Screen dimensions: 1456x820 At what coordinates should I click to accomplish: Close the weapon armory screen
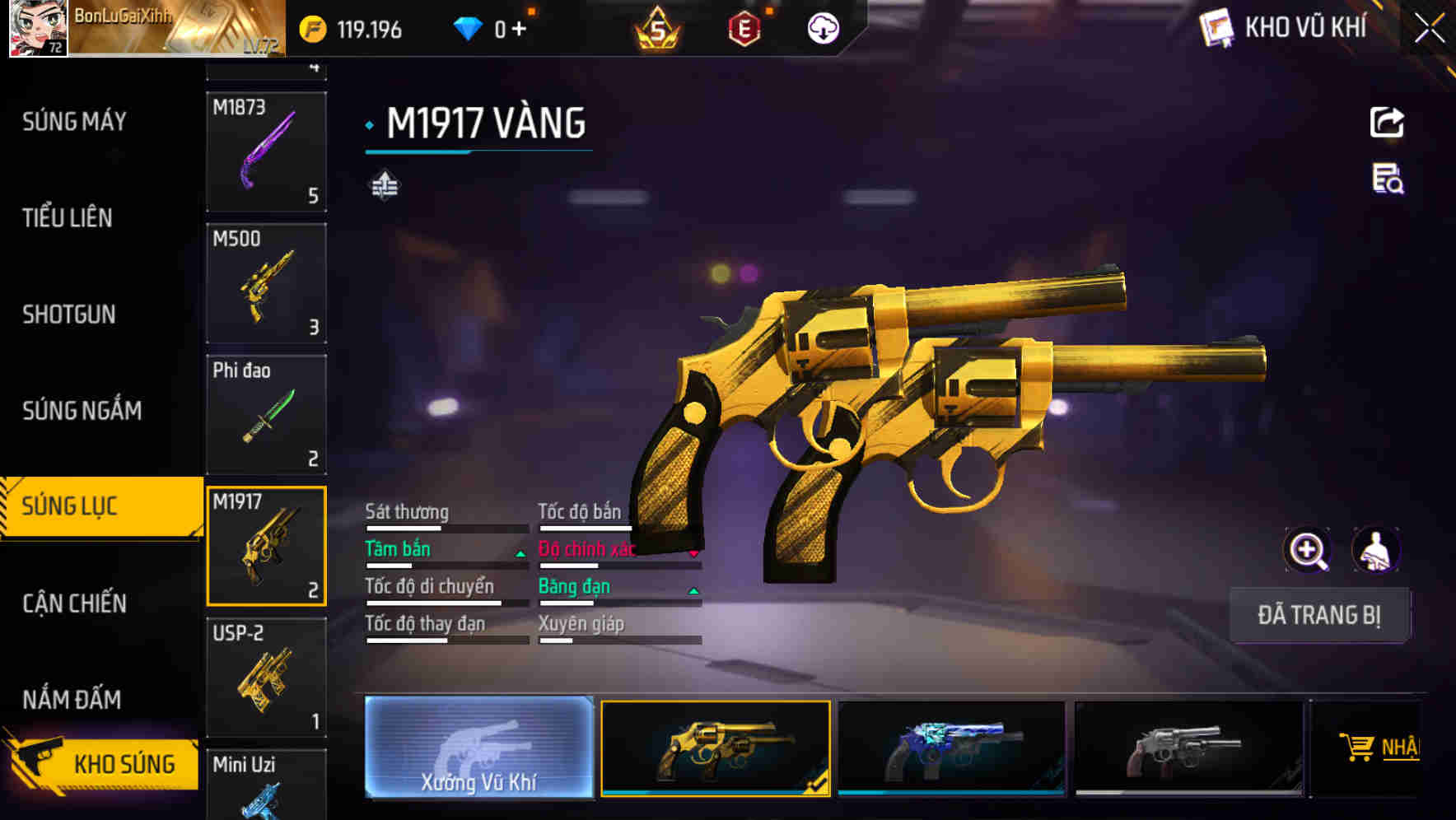(x=1430, y=29)
